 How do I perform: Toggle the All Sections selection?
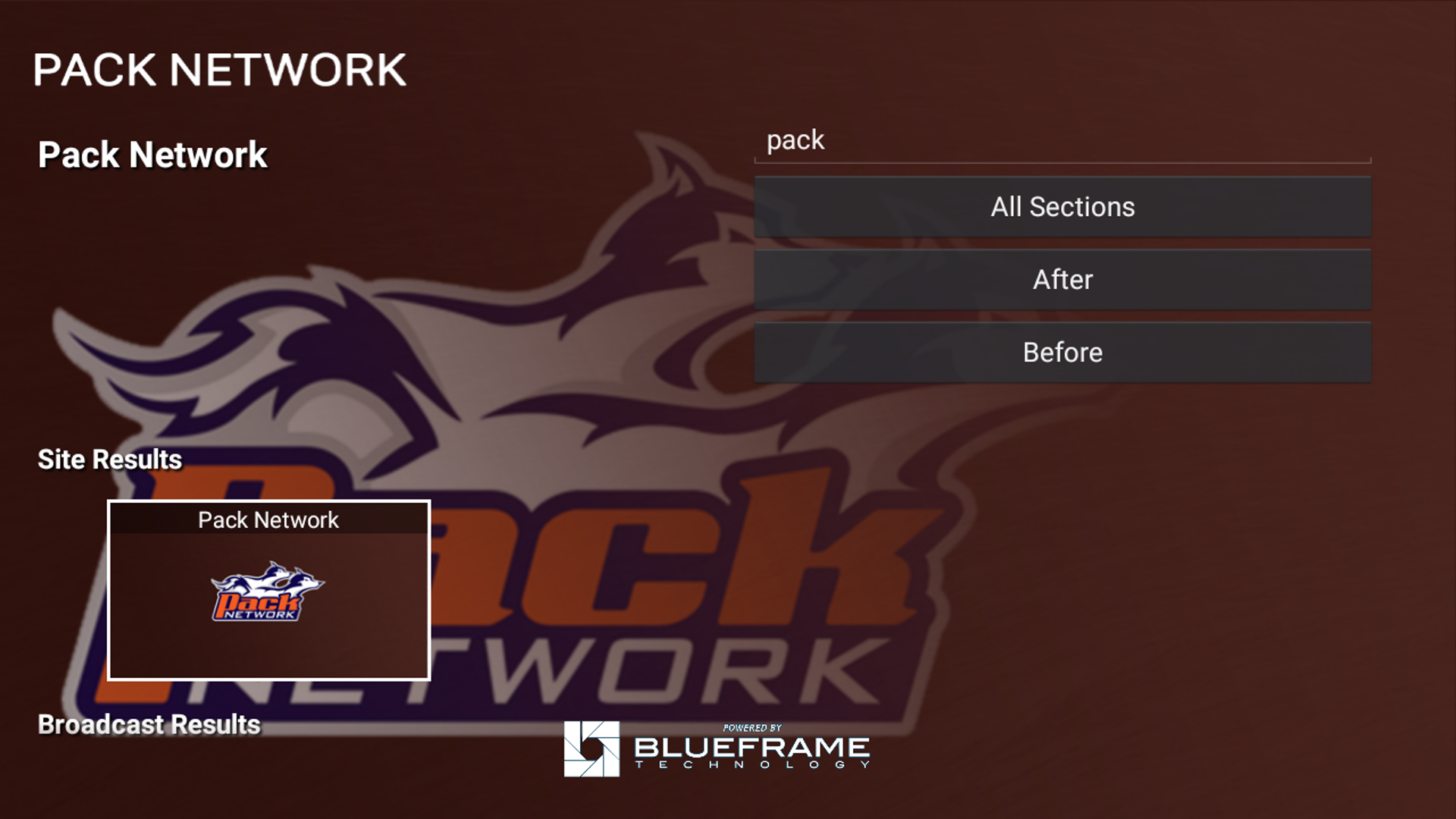1062,206
